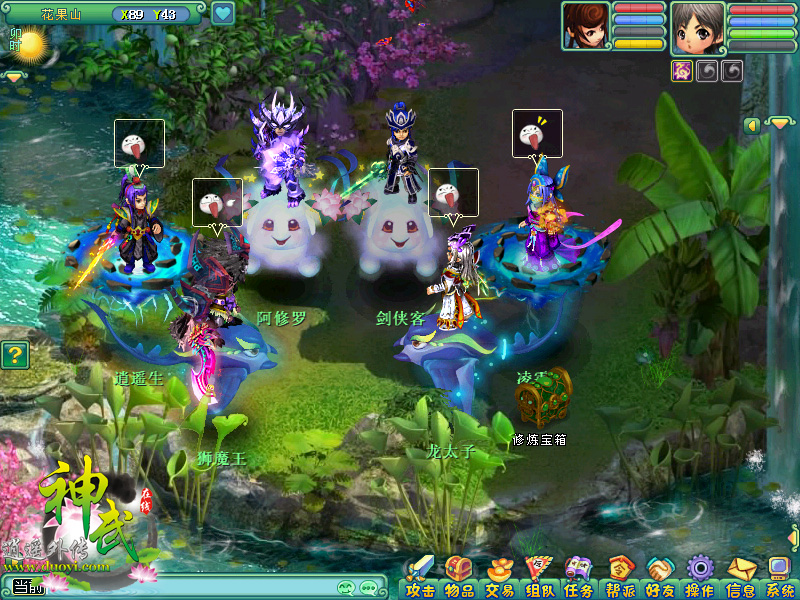Screen dimensions: 800x600
Task: Open the chat emoticon smiley button
Action: tap(347, 588)
